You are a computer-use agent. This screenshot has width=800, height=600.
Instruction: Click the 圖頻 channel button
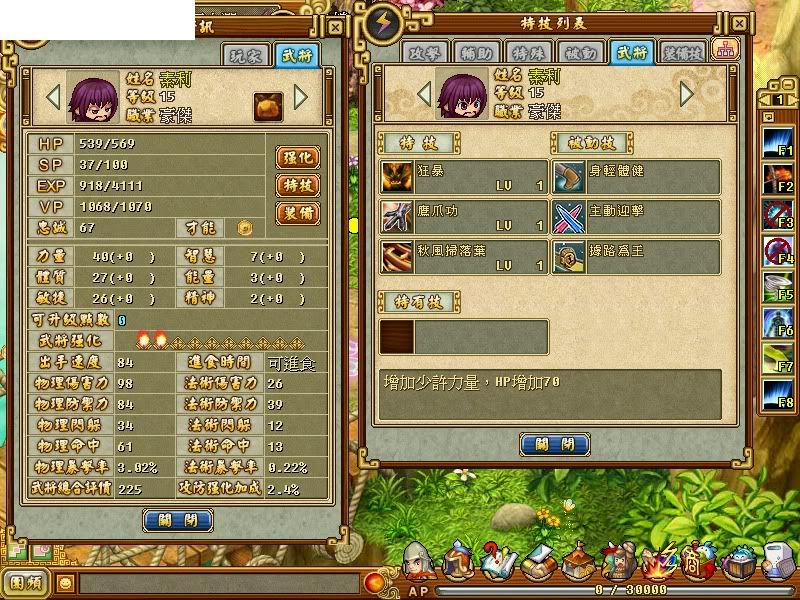[x=27, y=581]
